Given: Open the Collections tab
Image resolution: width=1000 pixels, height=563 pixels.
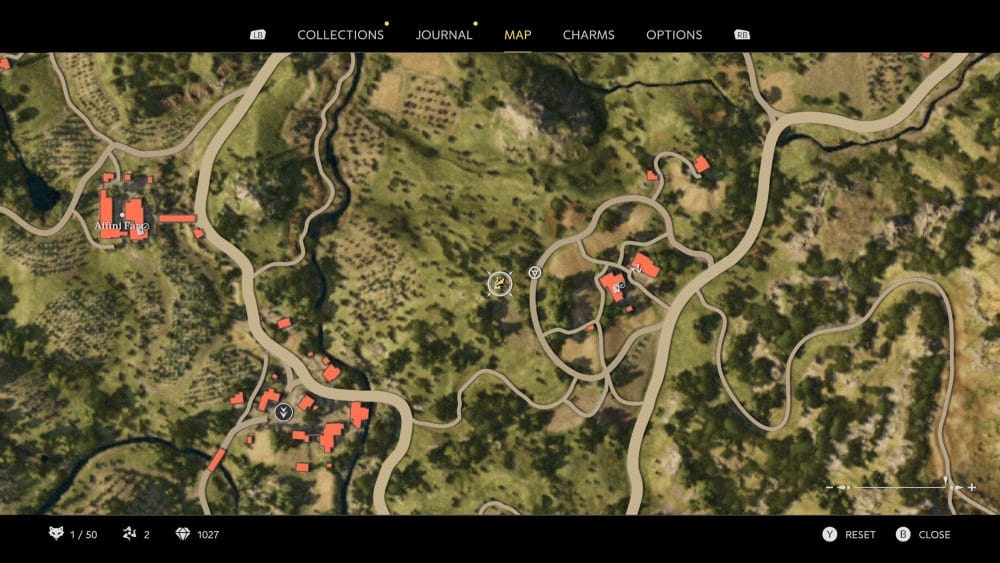Looking at the screenshot, I should point(340,35).
